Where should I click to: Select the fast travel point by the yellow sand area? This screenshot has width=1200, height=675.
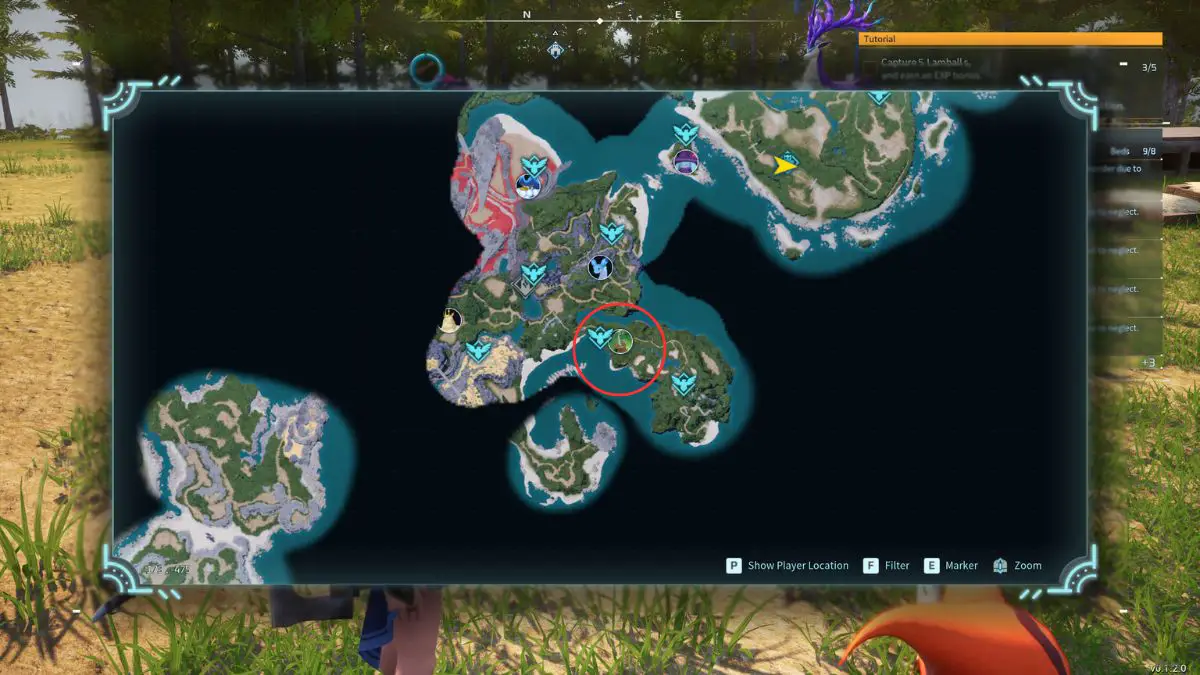pyautogui.click(x=479, y=351)
